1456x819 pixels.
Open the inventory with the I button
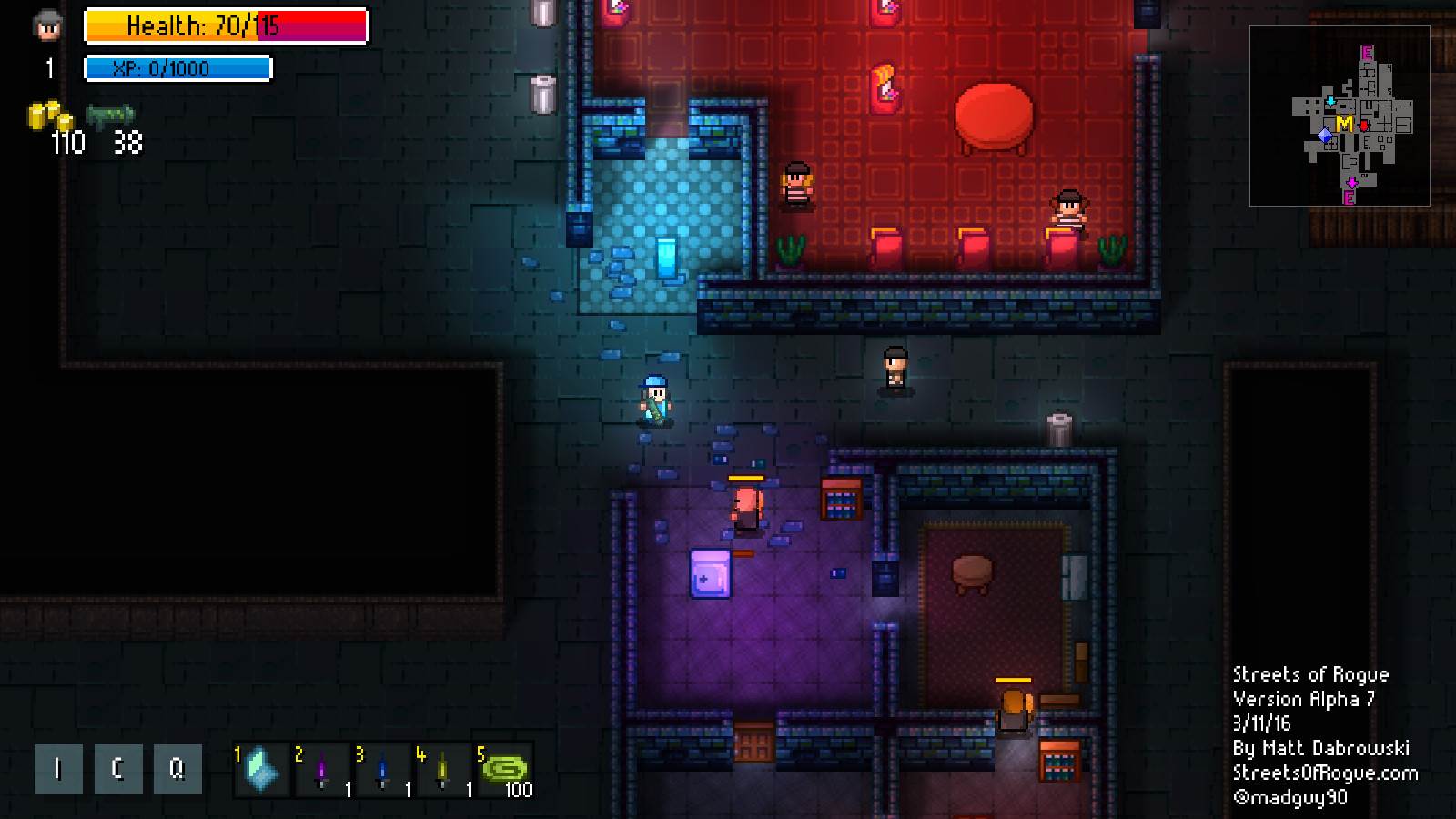pos(57,767)
